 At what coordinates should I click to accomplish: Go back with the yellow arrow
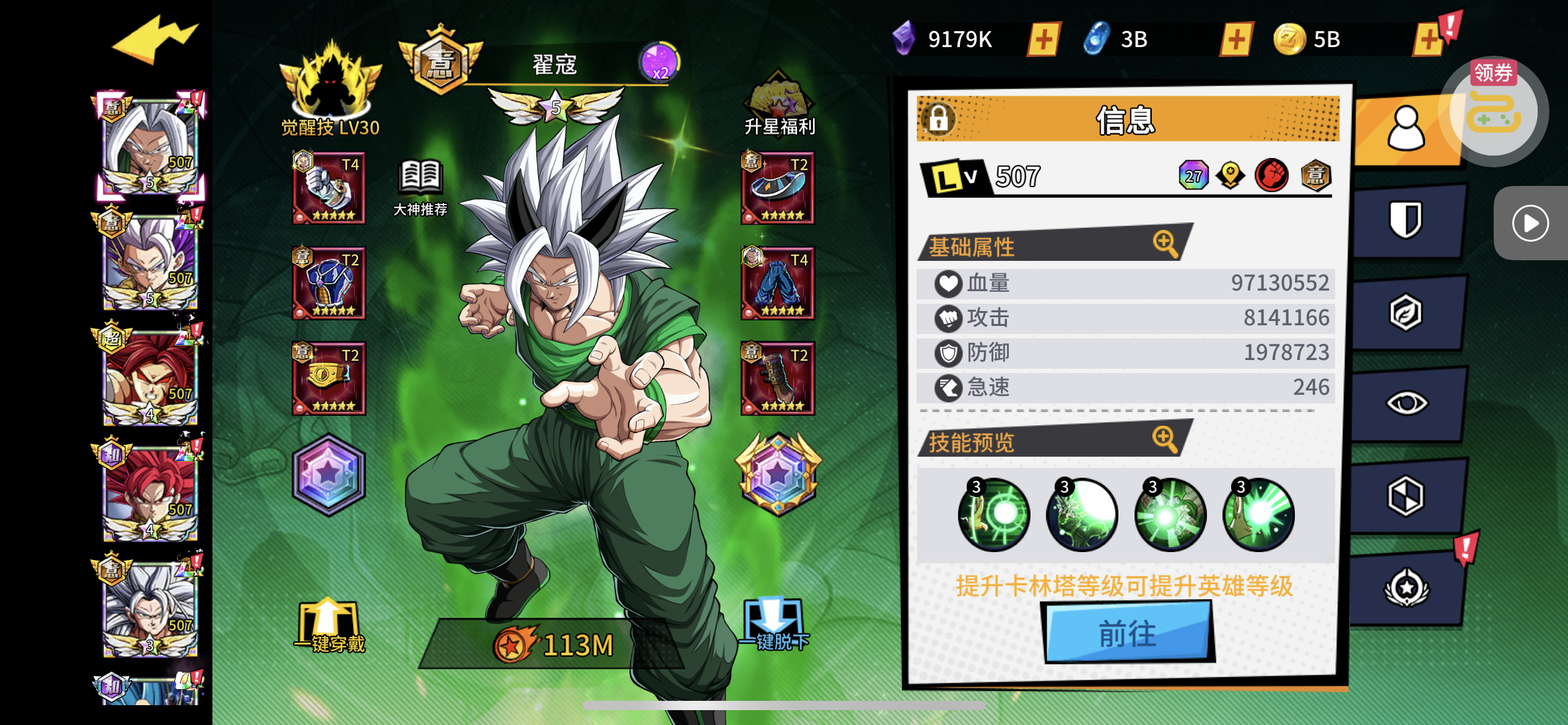point(155,41)
